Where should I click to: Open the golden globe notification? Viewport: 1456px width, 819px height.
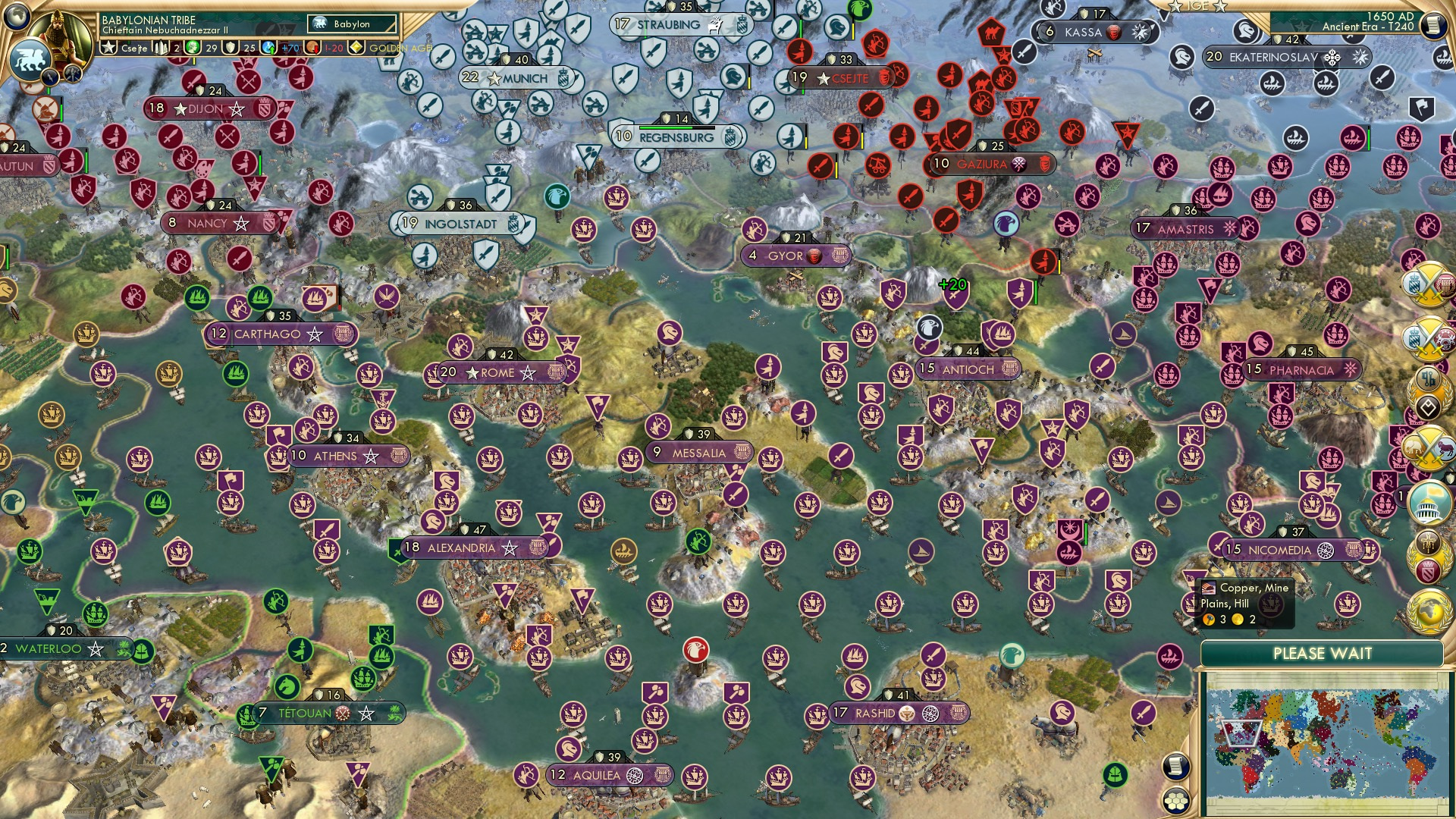click(x=1429, y=612)
